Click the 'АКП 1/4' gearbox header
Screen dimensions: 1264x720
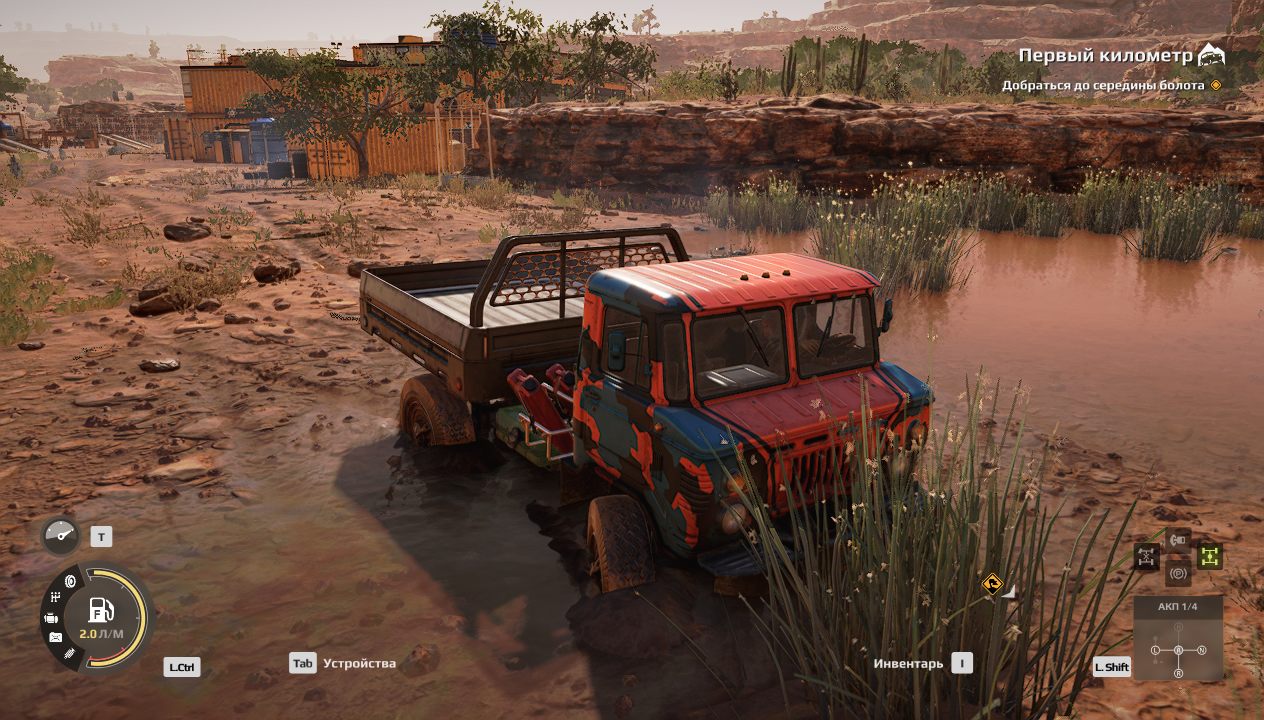coord(1177,606)
